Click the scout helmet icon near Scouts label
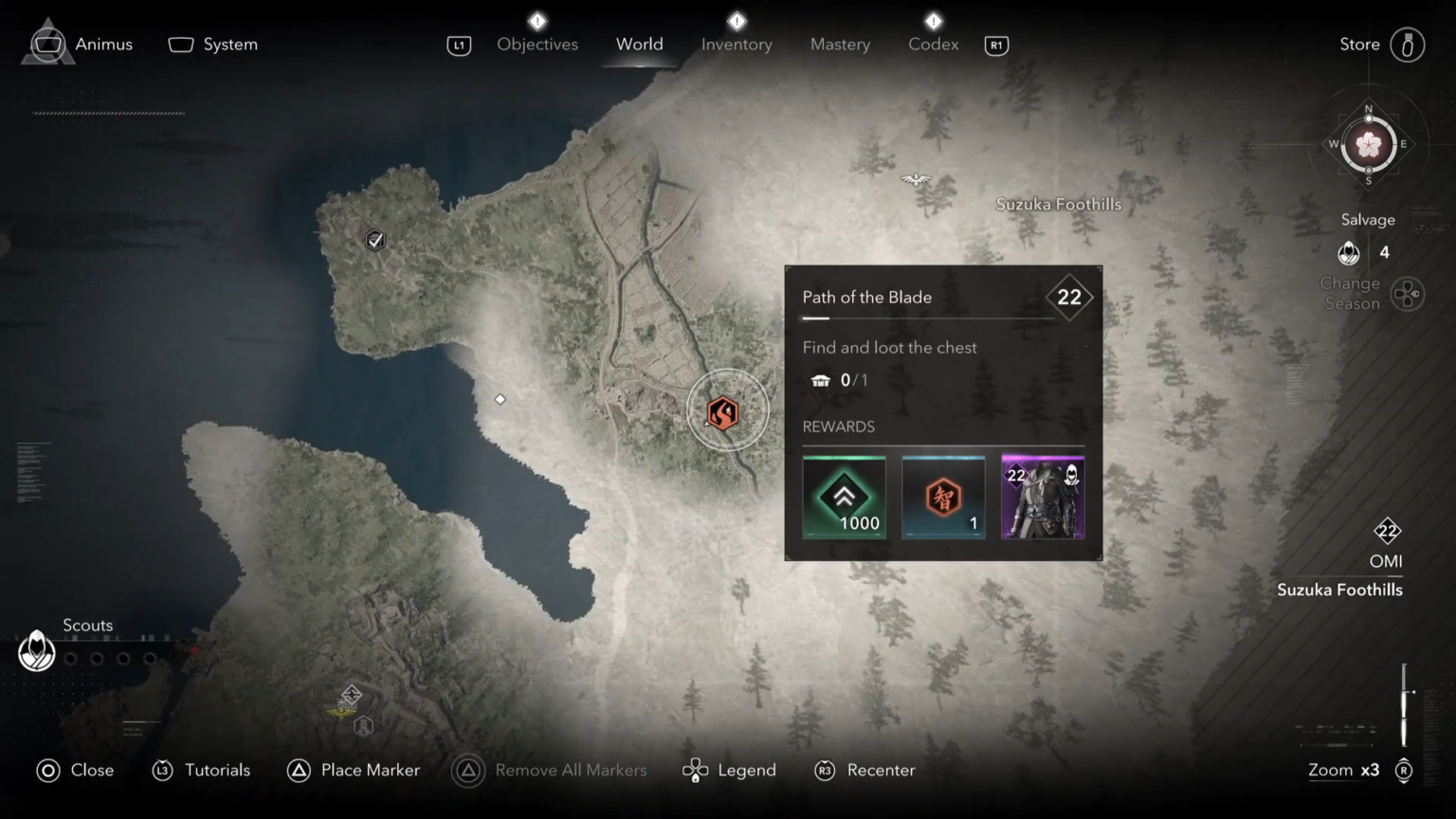The height and width of the screenshot is (819, 1456). coord(36,651)
